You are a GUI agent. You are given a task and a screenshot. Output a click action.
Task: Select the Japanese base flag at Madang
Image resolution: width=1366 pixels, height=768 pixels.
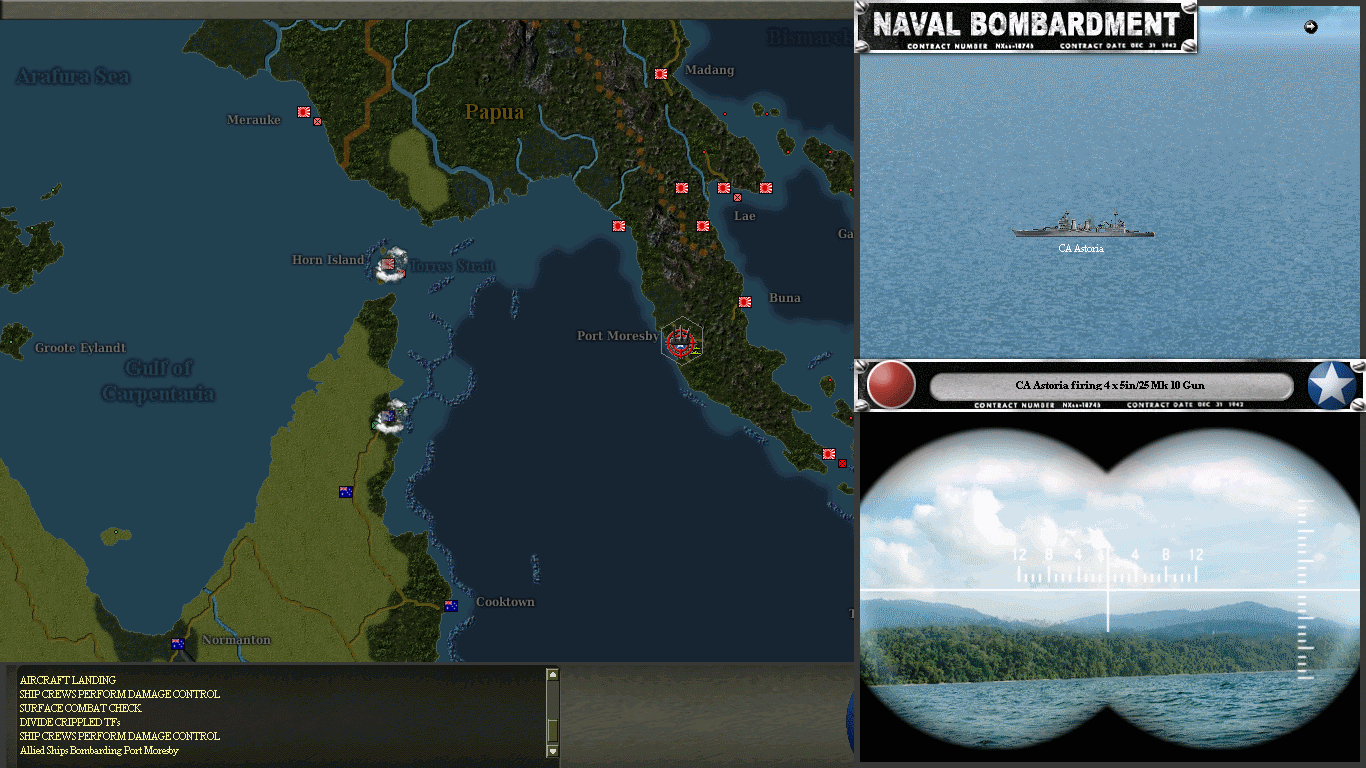tap(660, 73)
